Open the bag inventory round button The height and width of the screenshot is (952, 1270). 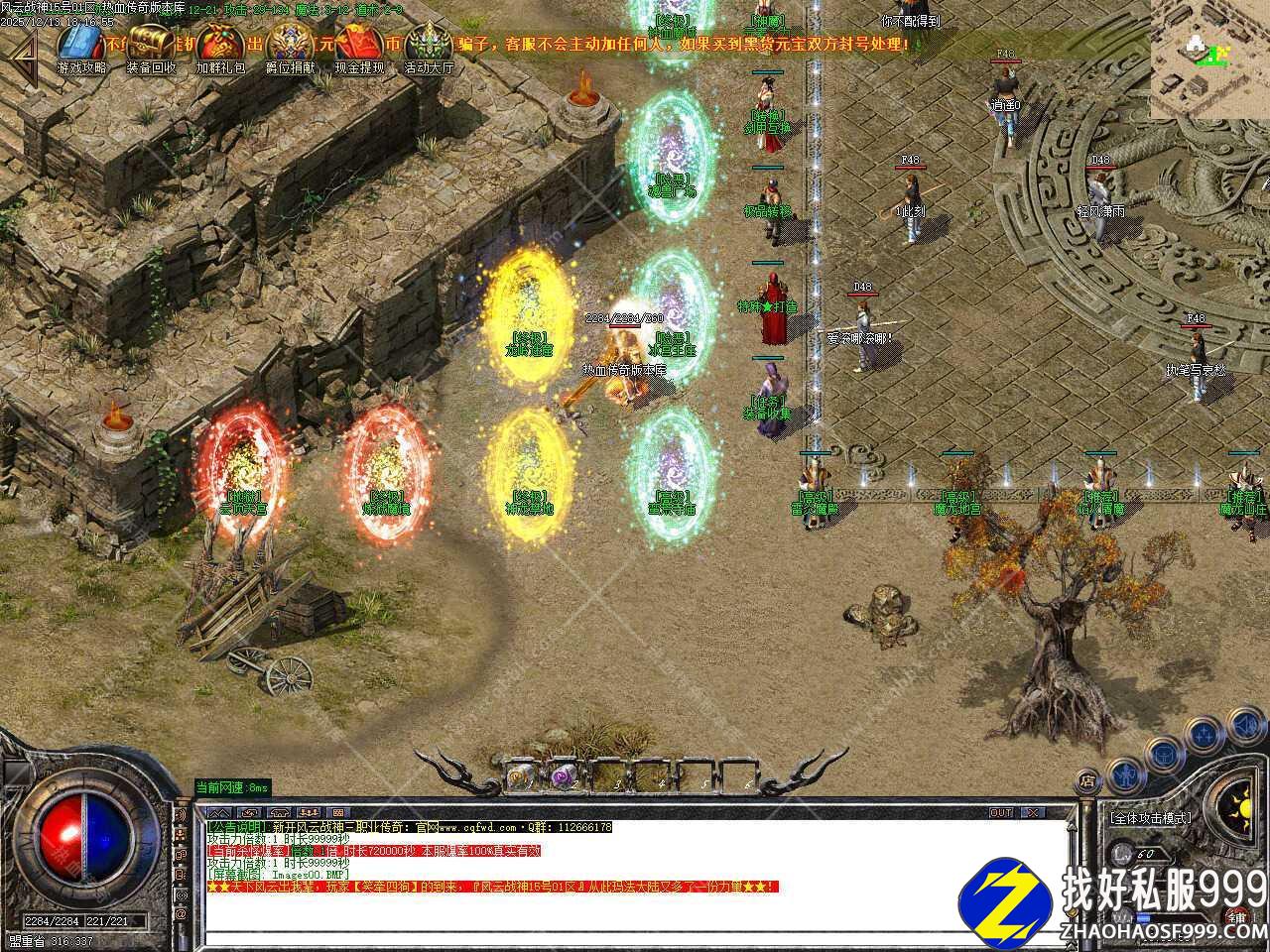pyautogui.click(x=1163, y=754)
